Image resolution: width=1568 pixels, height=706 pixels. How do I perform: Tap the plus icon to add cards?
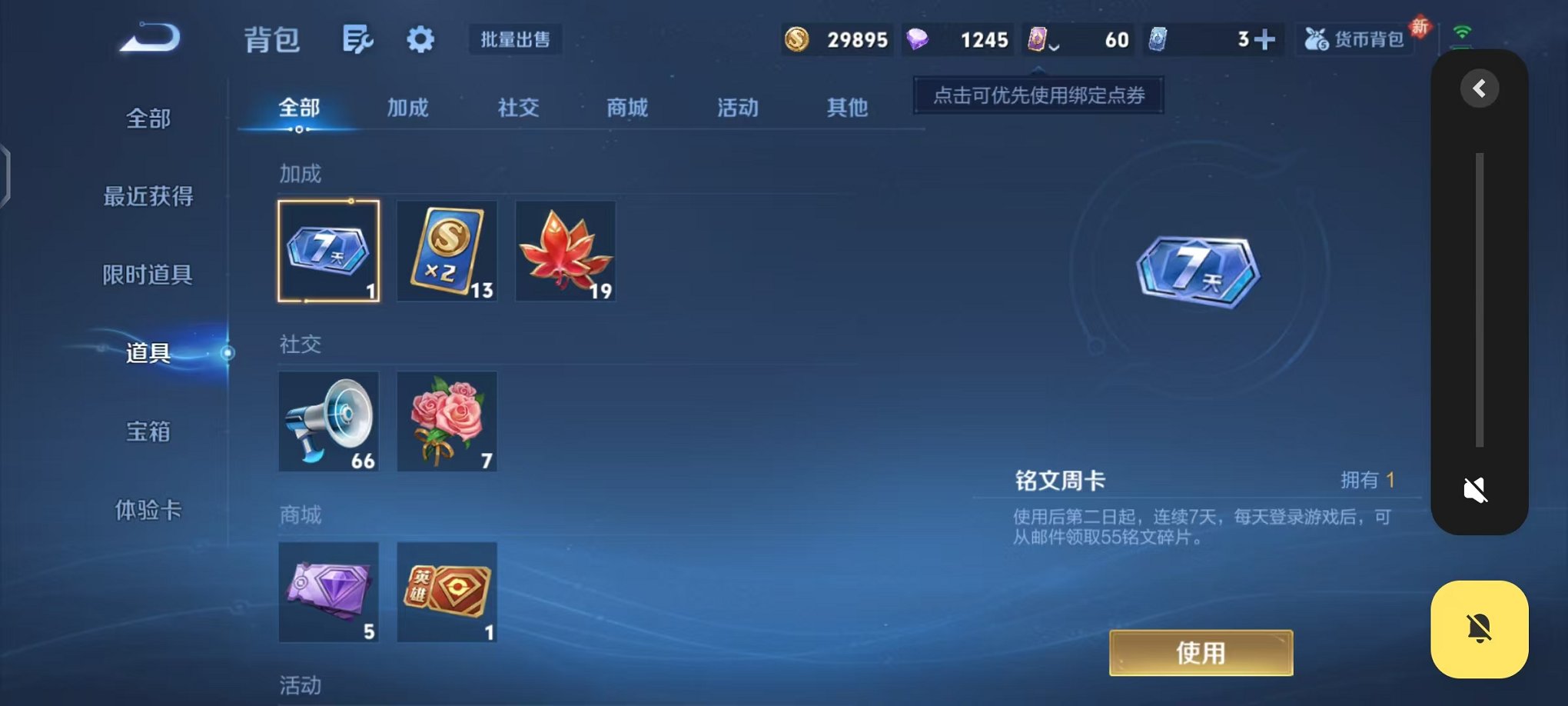click(x=1267, y=38)
